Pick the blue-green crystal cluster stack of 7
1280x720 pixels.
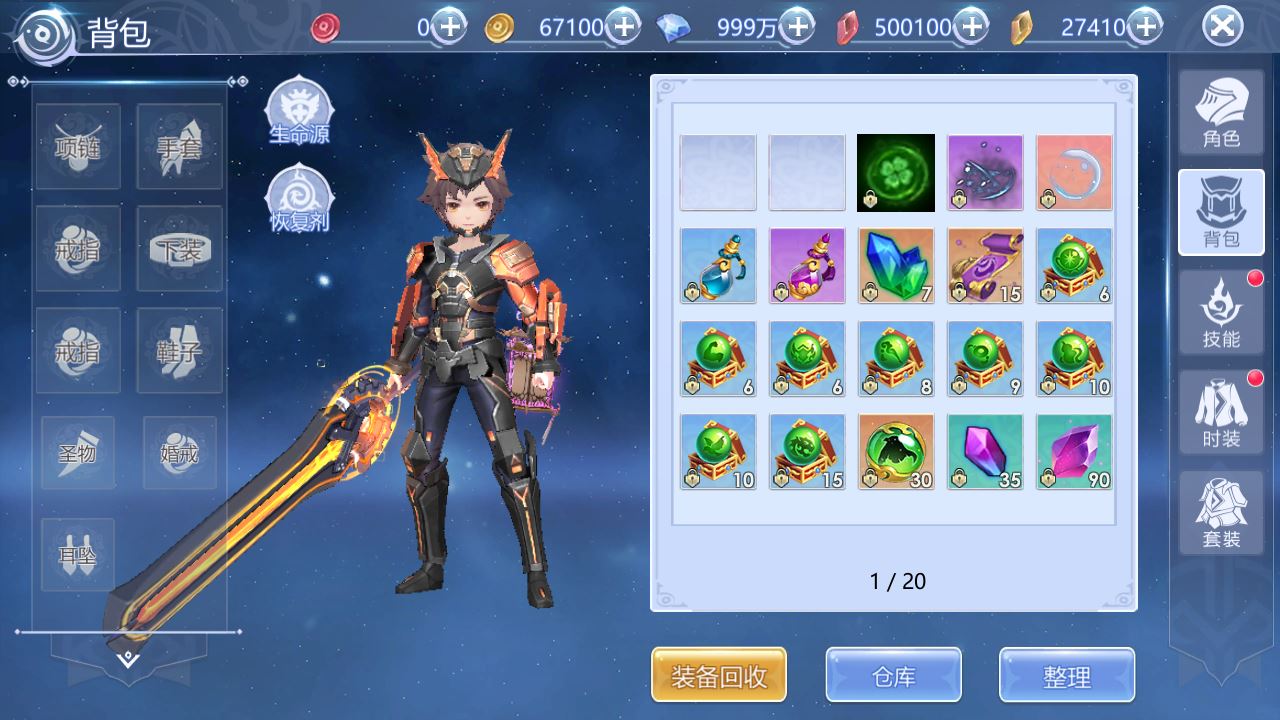[x=896, y=266]
